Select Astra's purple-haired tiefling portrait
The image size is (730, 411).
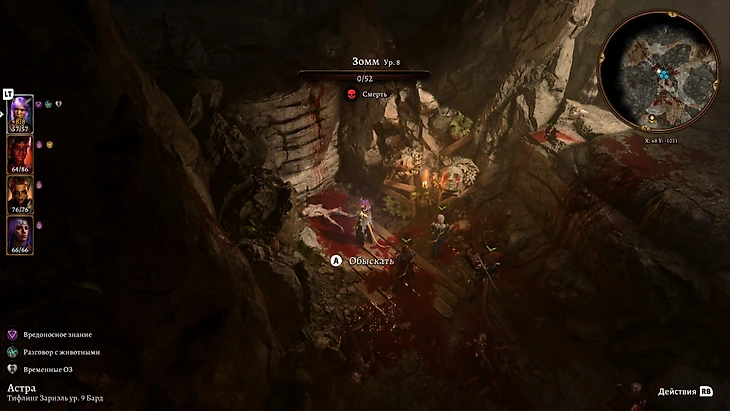point(21,112)
